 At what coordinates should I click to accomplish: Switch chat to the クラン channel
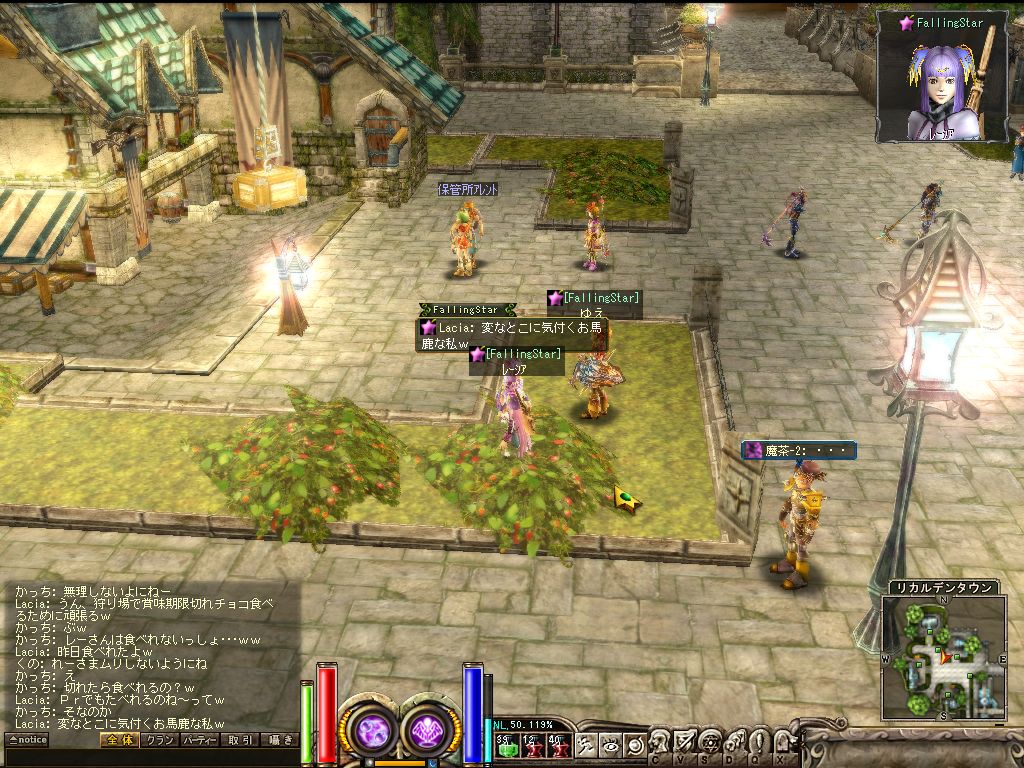[x=159, y=740]
